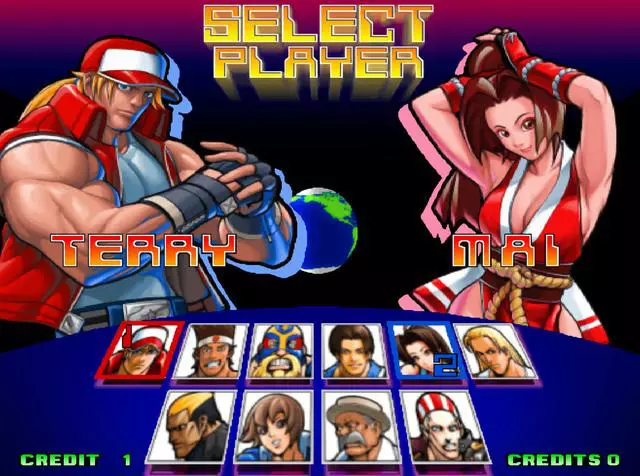The image size is (640, 476).
Task: Select old man Tung with hat and mustache
Action: 352,423
